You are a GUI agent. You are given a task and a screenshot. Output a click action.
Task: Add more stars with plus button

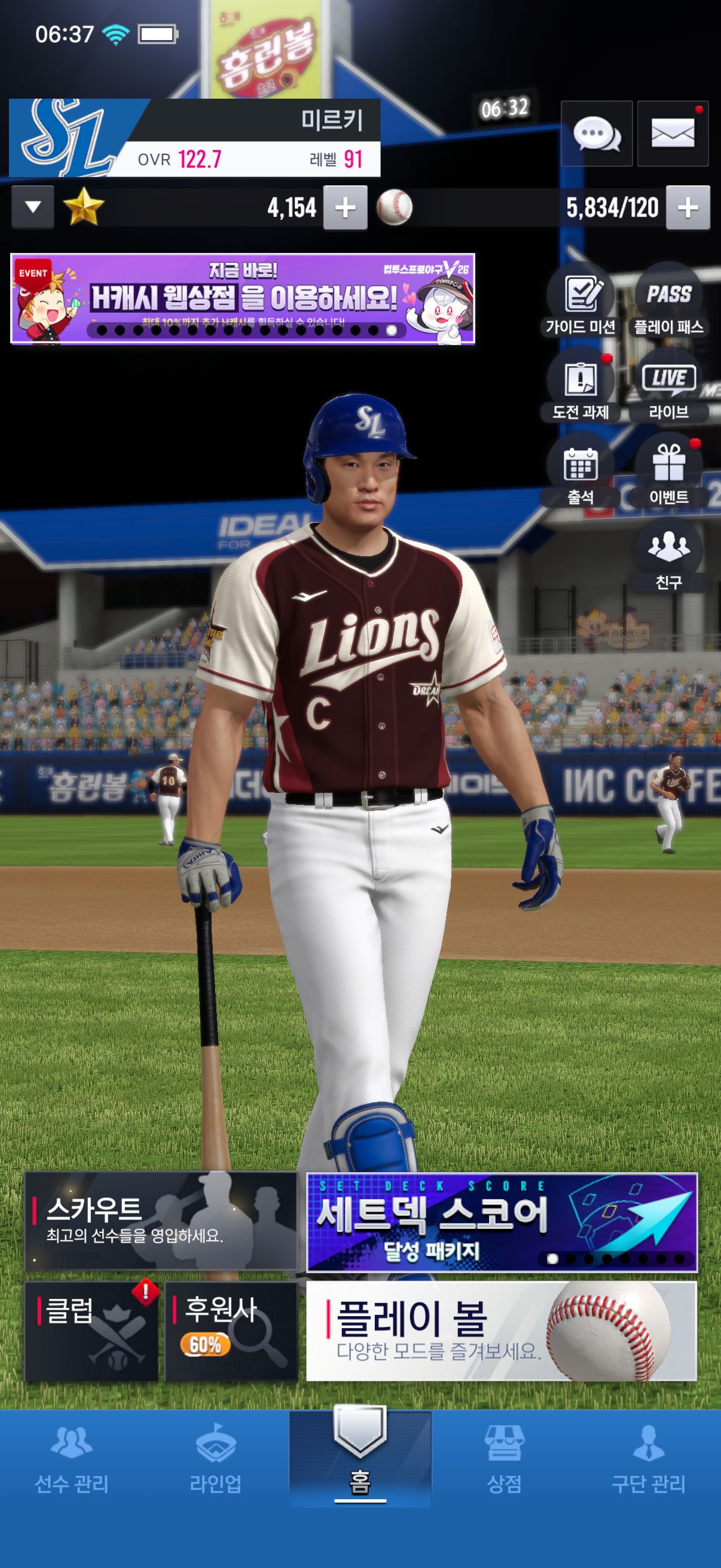tap(345, 208)
